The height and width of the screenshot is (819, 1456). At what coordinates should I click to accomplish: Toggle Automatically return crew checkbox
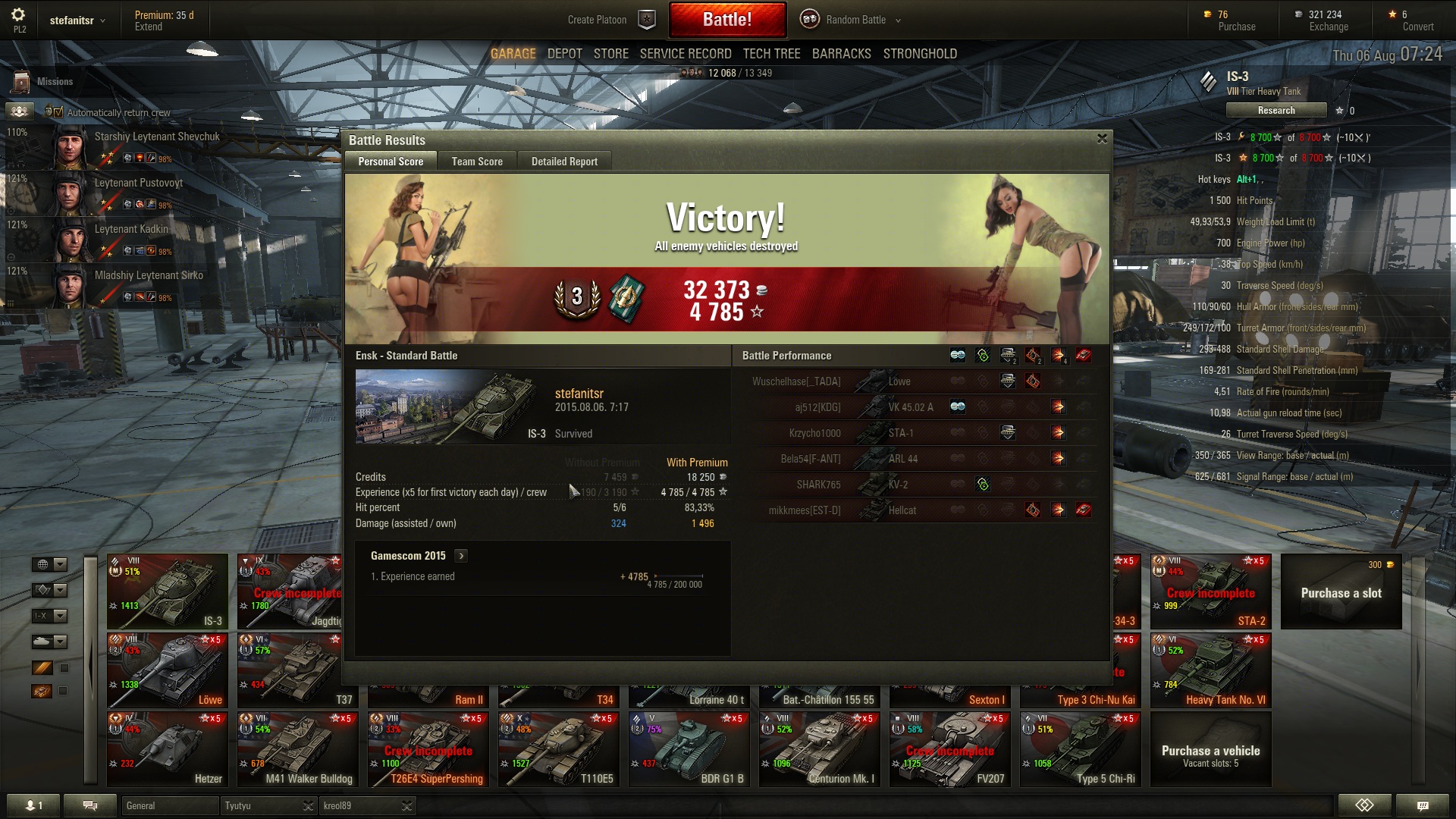(x=58, y=112)
